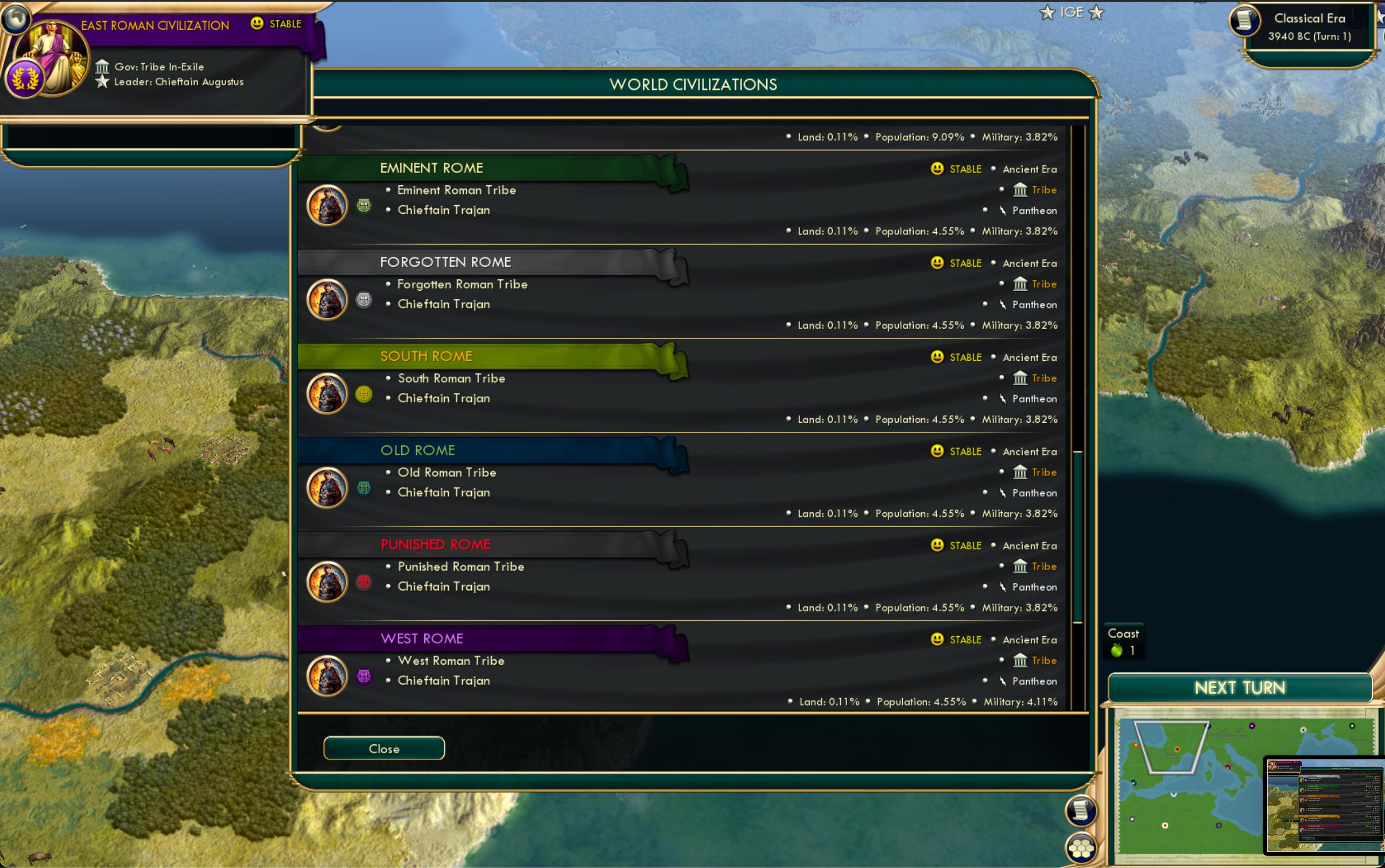Click Eminent Rome's leader portrait

(x=326, y=205)
